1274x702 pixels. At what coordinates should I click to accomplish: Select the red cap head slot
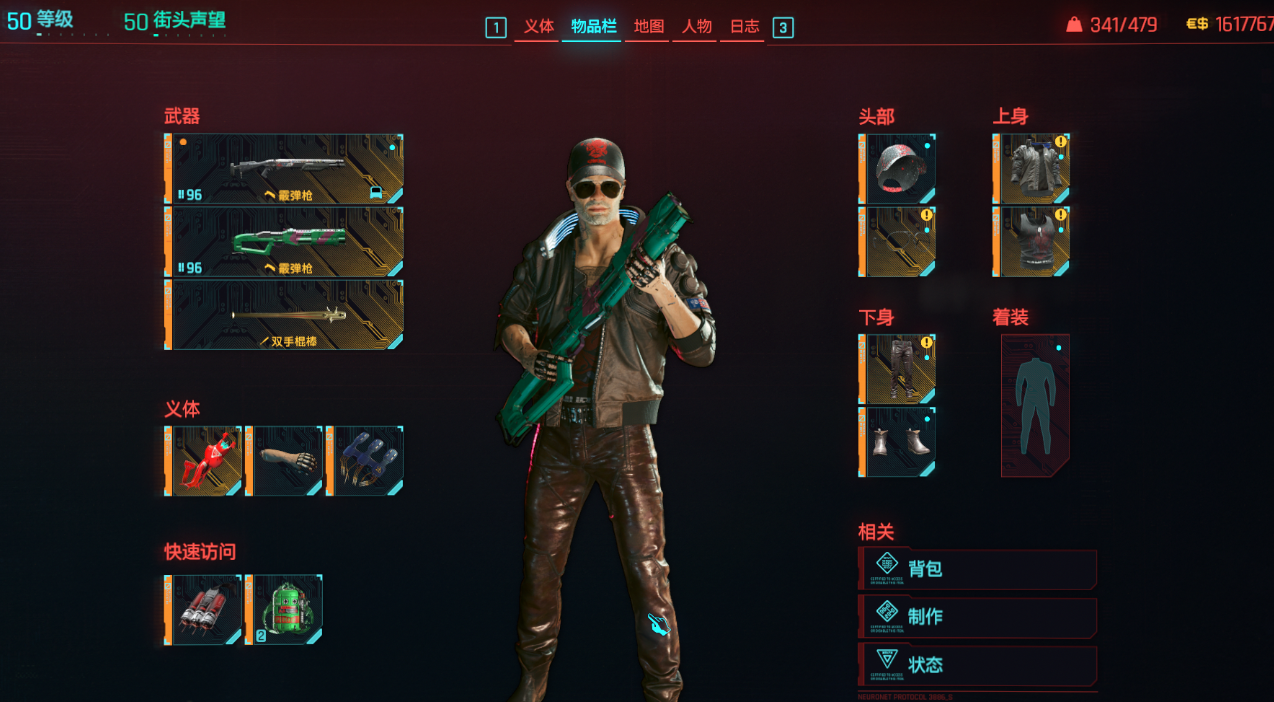(898, 169)
